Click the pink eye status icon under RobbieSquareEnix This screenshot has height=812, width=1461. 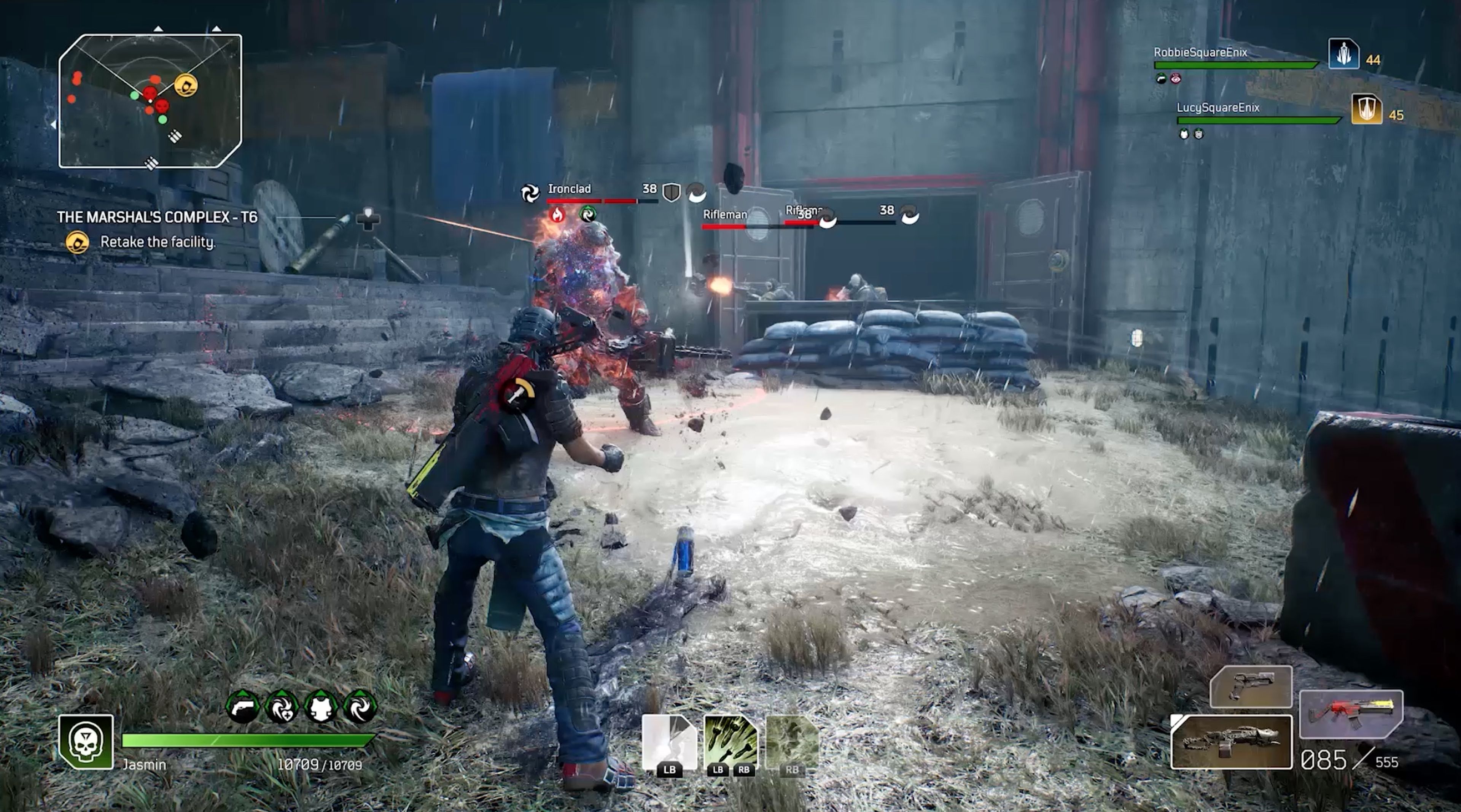[x=1176, y=79]
